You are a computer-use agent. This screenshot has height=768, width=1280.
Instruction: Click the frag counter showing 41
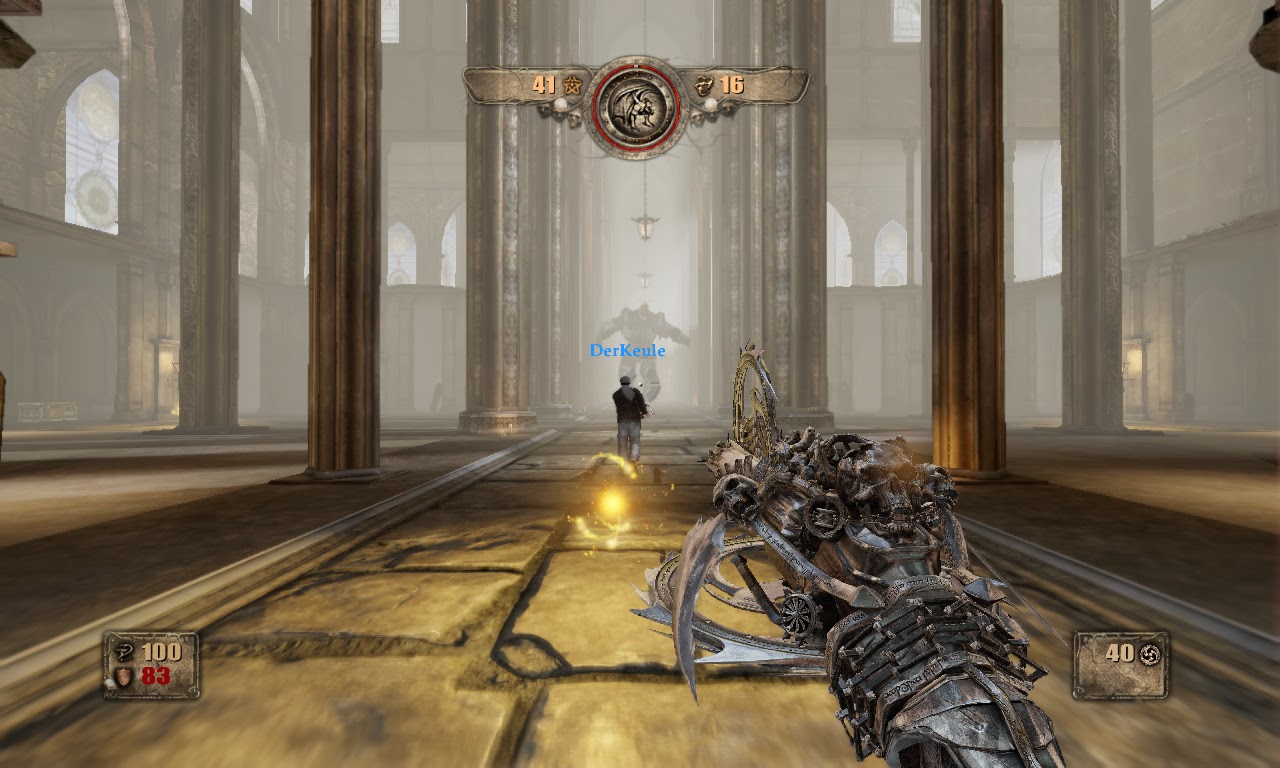coord(545,84)
